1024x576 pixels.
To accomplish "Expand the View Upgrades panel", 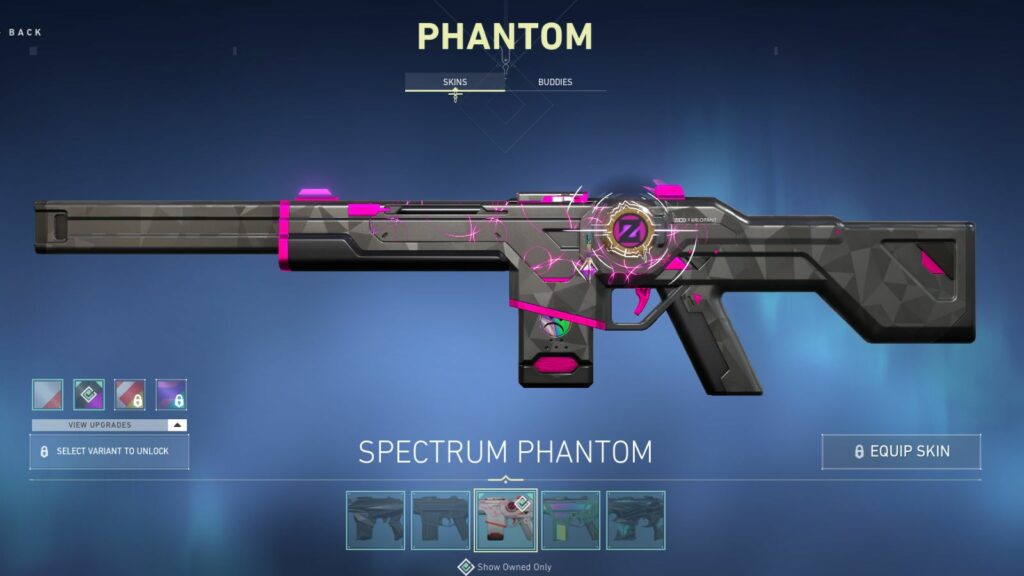I will pyautogui.click(x=109, y=424).
